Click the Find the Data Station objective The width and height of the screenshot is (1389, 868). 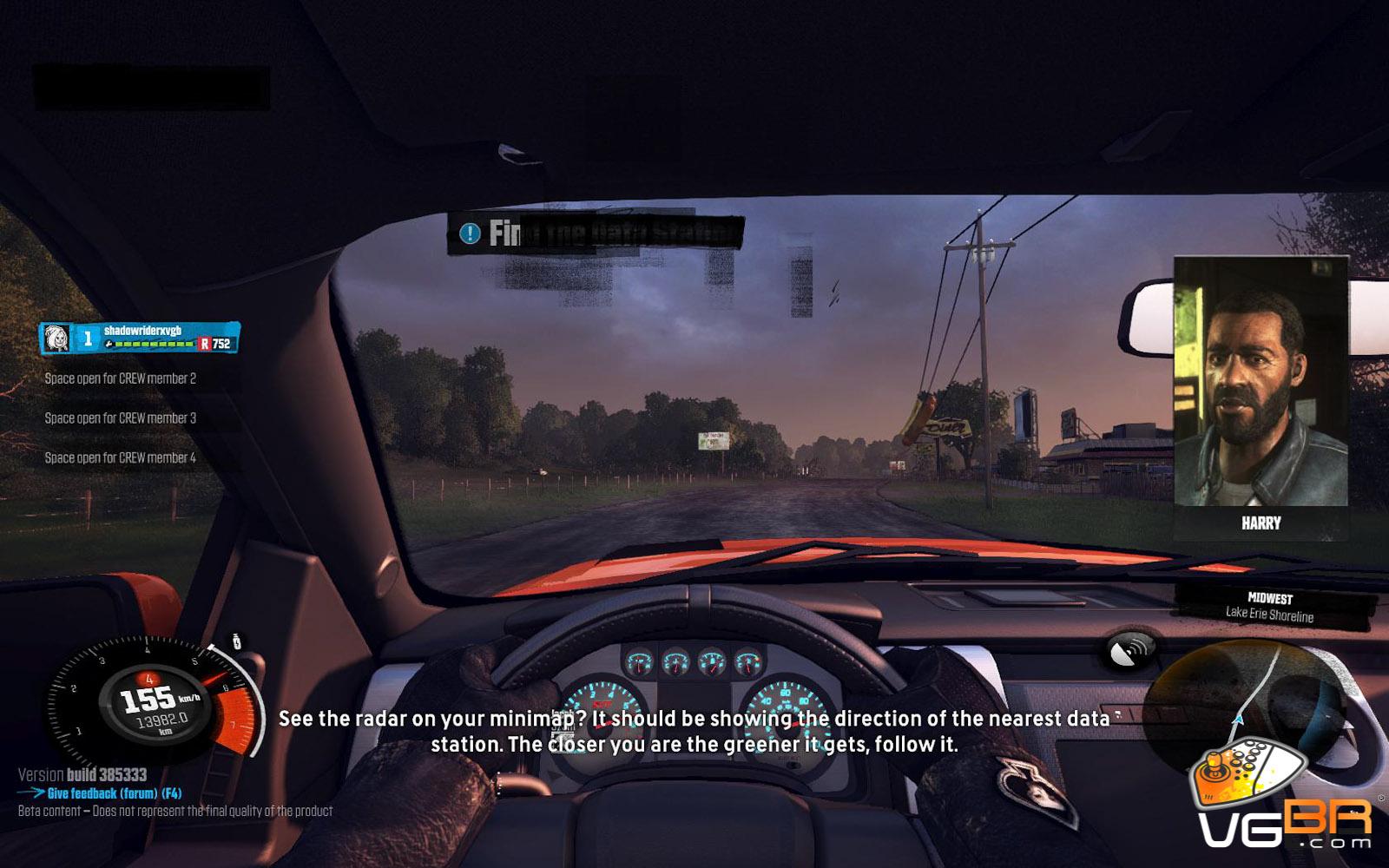(x=596, y=233)
